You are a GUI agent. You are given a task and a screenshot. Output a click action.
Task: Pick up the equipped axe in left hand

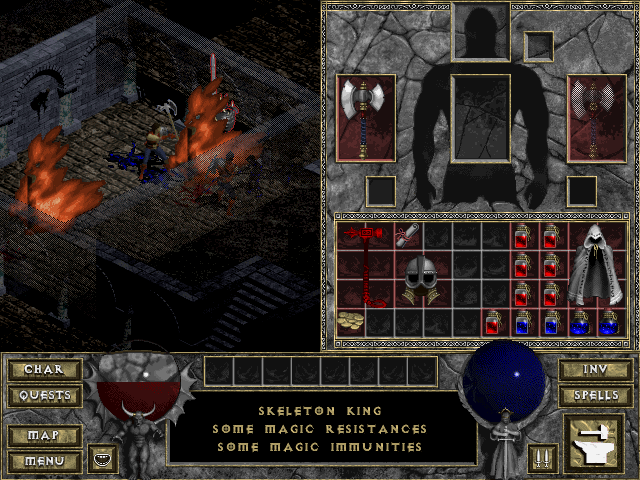click(x=365, y=118)
